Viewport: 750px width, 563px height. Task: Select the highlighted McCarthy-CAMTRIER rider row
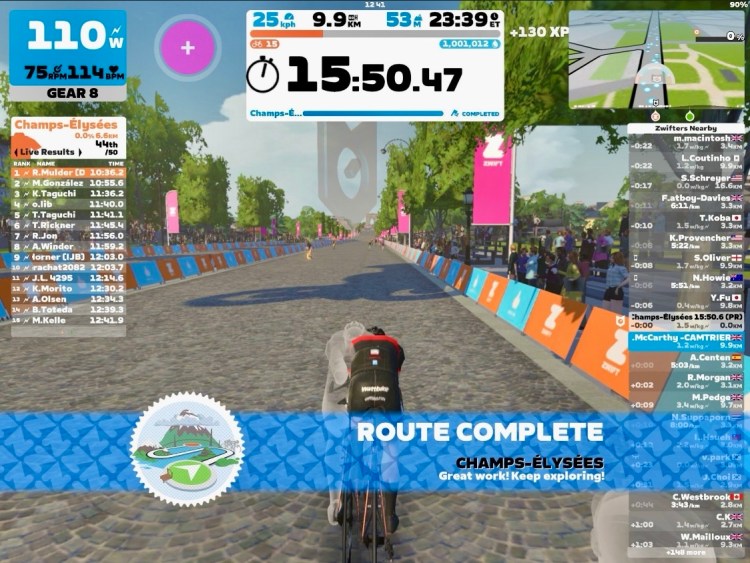tap(686, 341)
